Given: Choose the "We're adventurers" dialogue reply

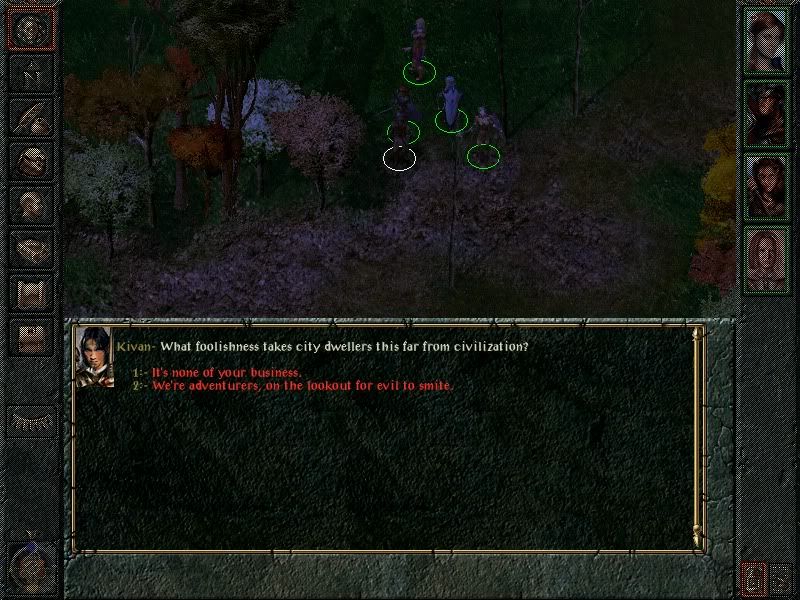Looking at the screenshot, I should 302,386.
